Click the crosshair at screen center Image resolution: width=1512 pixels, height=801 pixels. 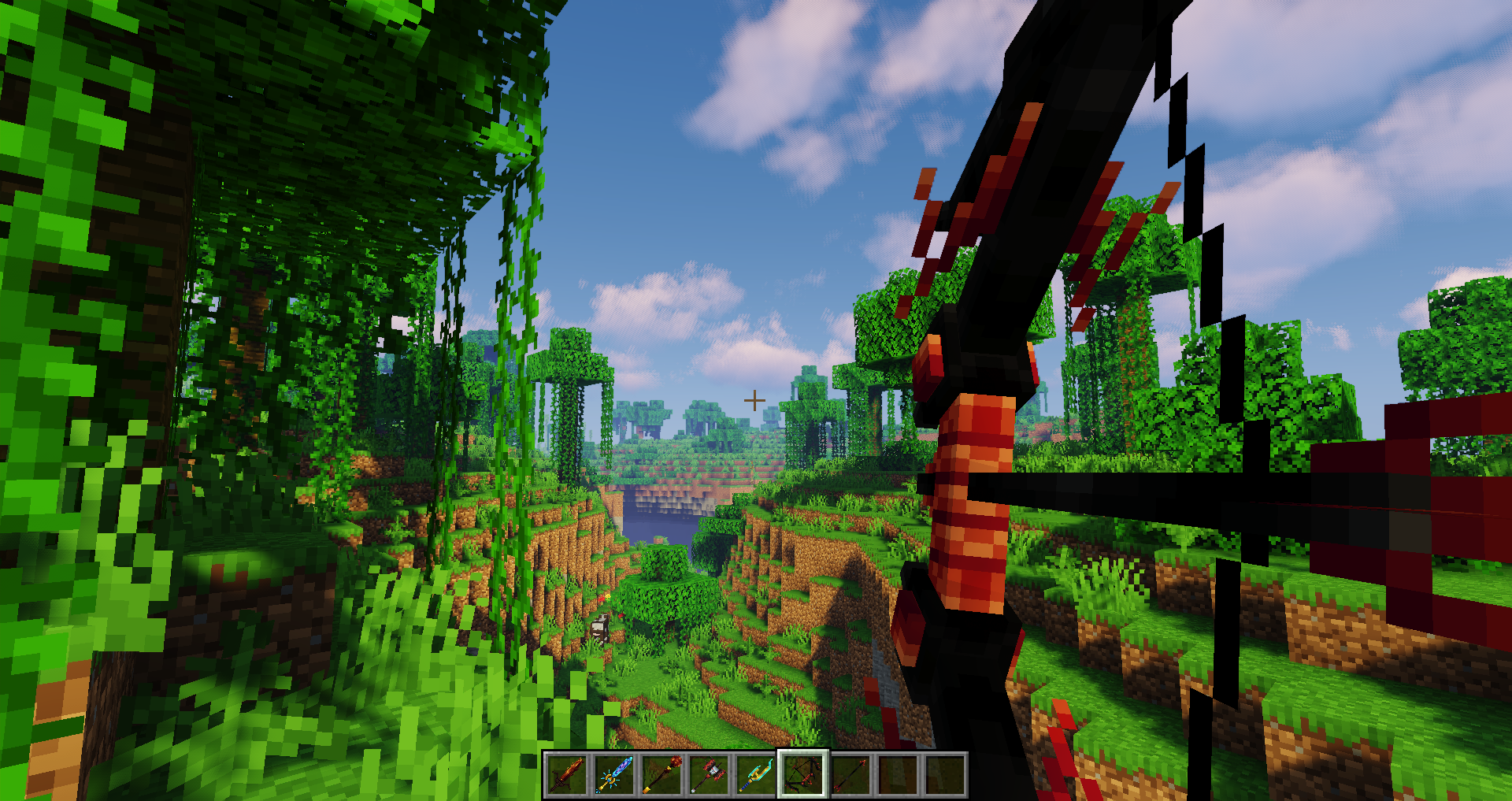(x=755, y=399)
